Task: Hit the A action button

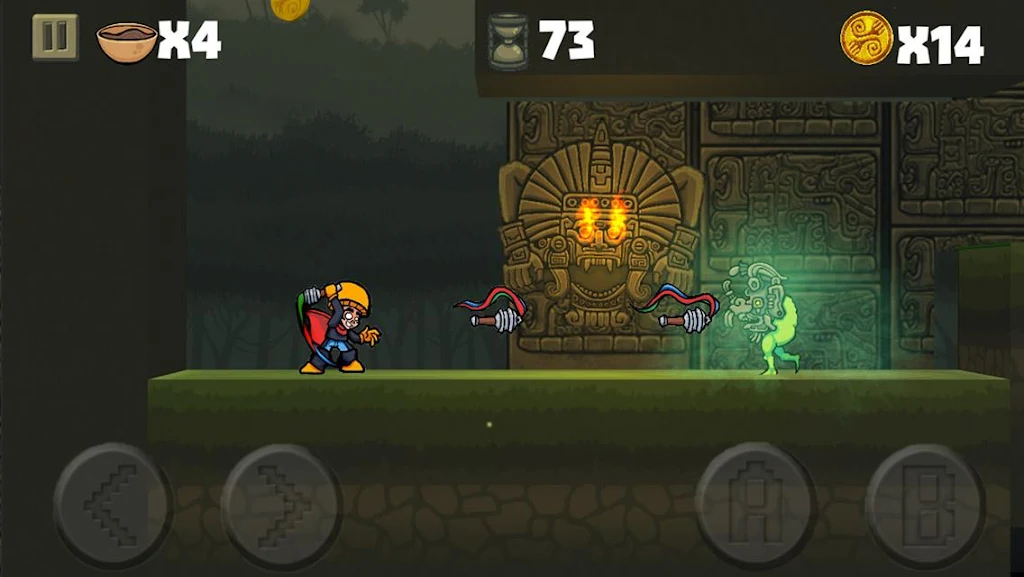Action: coord(756,502)
